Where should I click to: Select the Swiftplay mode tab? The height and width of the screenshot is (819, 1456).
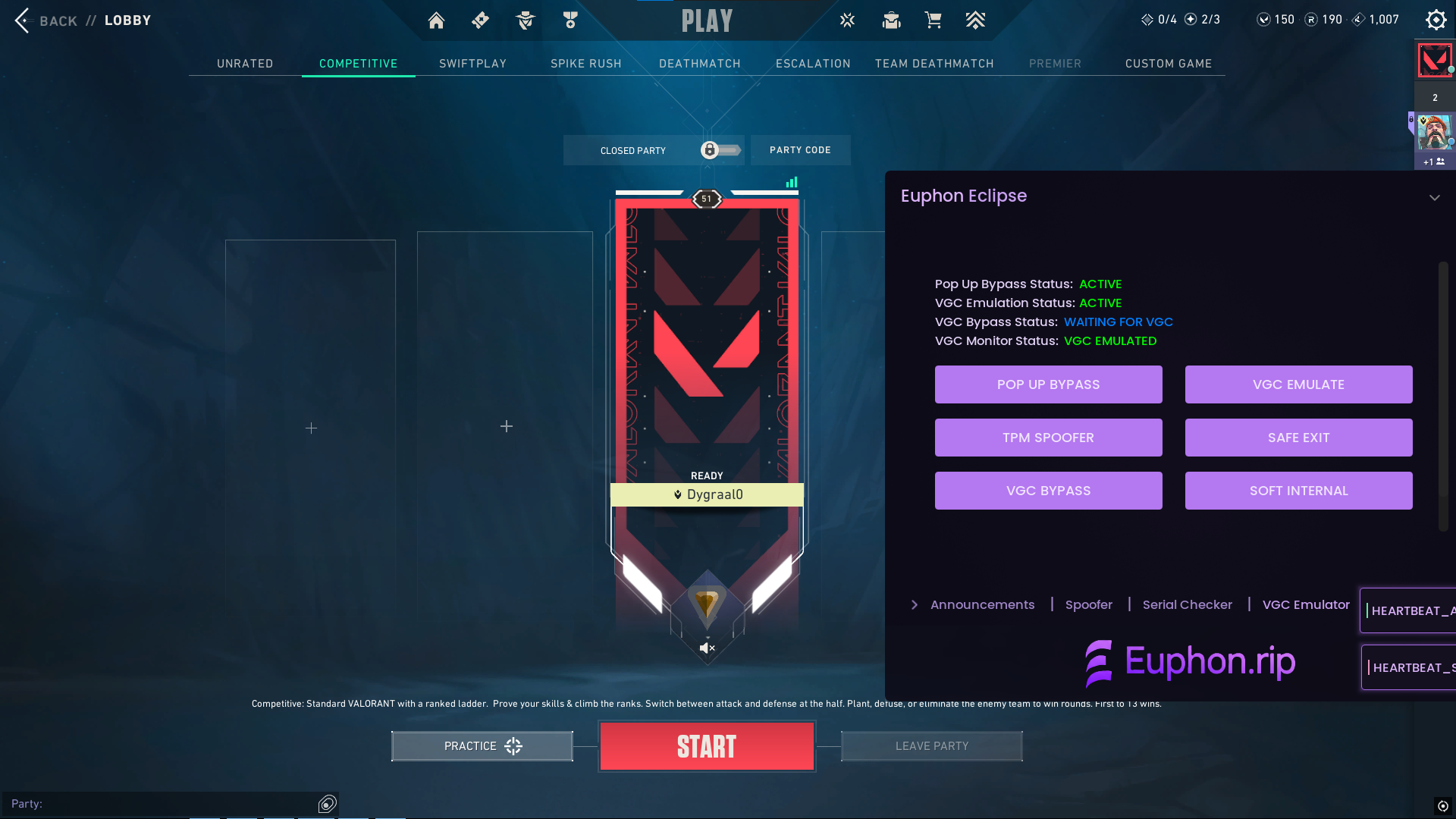click(472, 64)
